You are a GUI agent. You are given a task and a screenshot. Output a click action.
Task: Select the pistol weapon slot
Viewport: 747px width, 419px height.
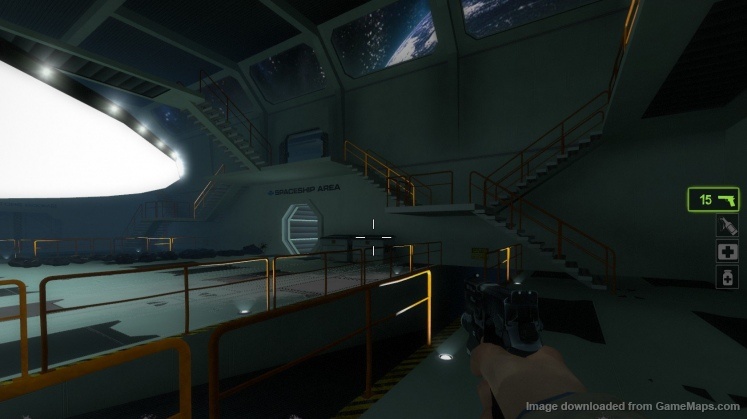click(x=712, y=200)
